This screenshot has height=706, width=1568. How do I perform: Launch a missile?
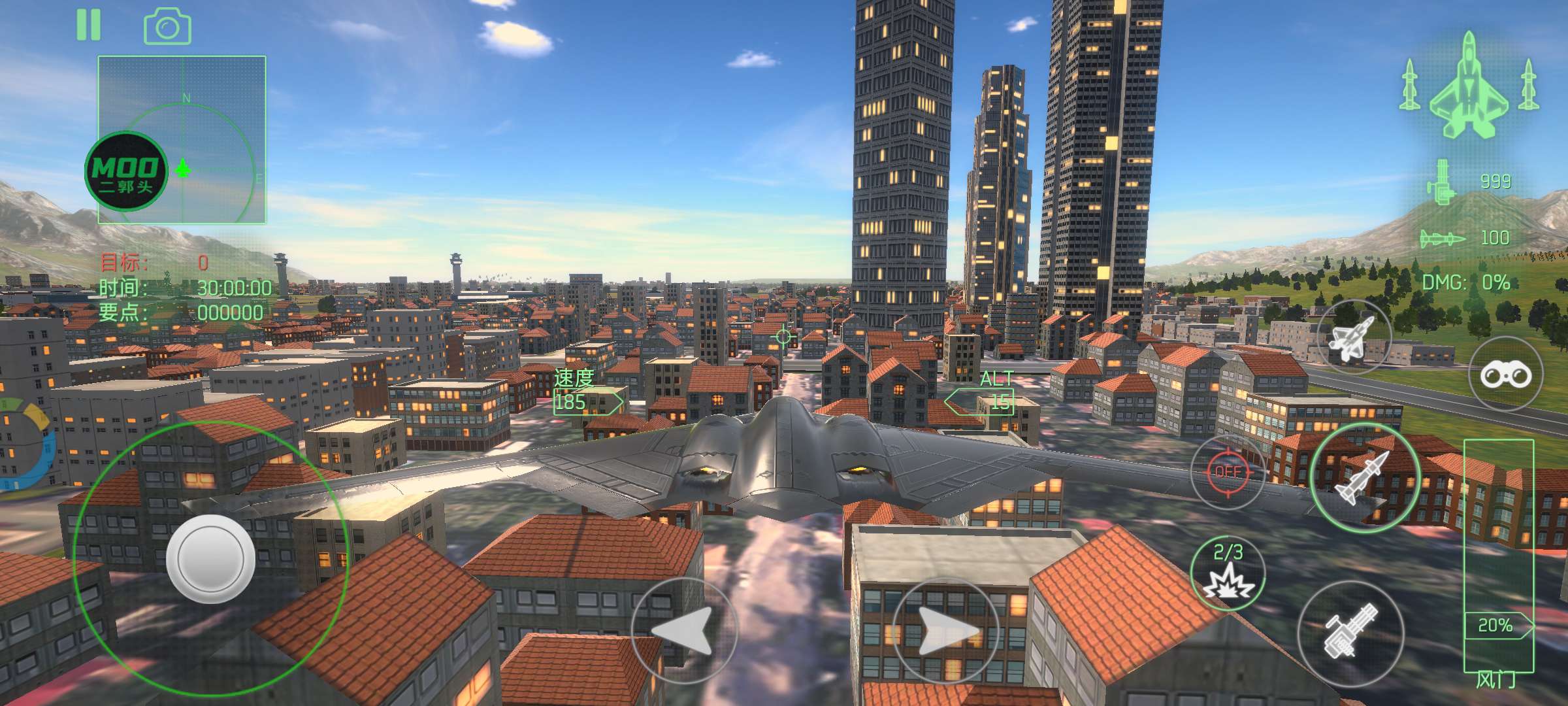[x=1364, y=477]
